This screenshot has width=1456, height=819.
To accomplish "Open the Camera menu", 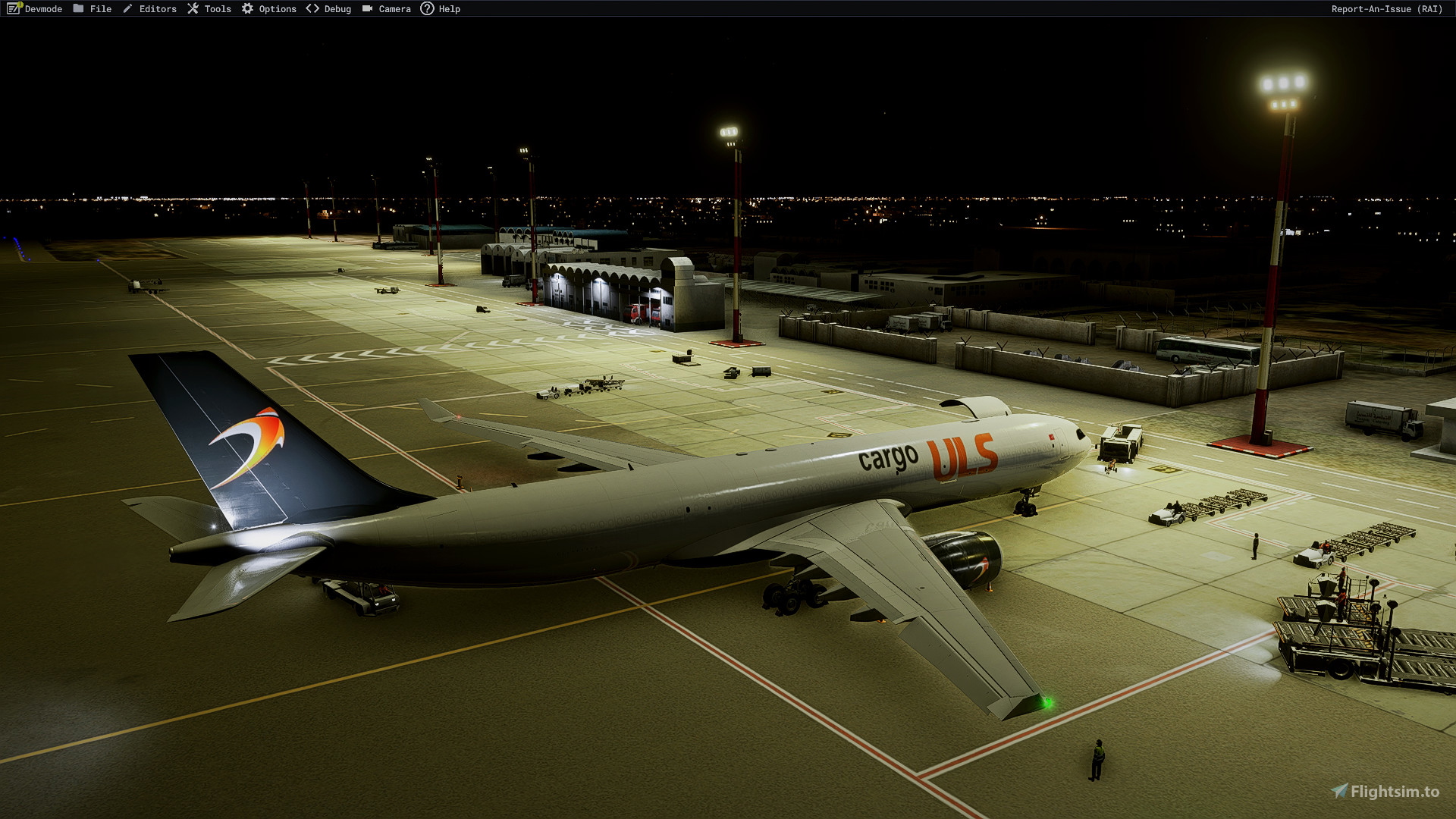I will [x=394, y=8].
